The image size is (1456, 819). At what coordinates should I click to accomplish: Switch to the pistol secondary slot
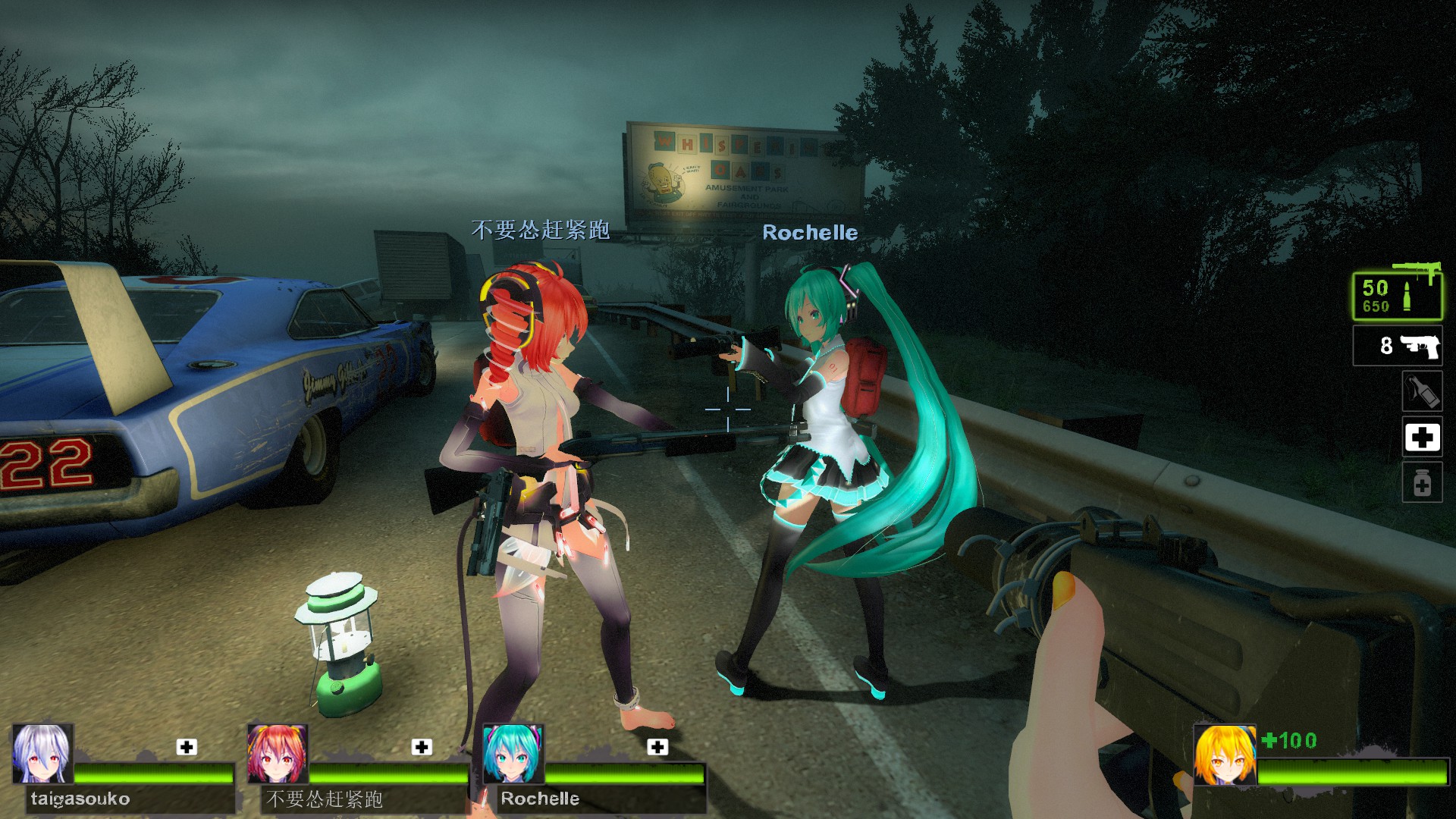pyautogui.click(x=1398, y=347)
